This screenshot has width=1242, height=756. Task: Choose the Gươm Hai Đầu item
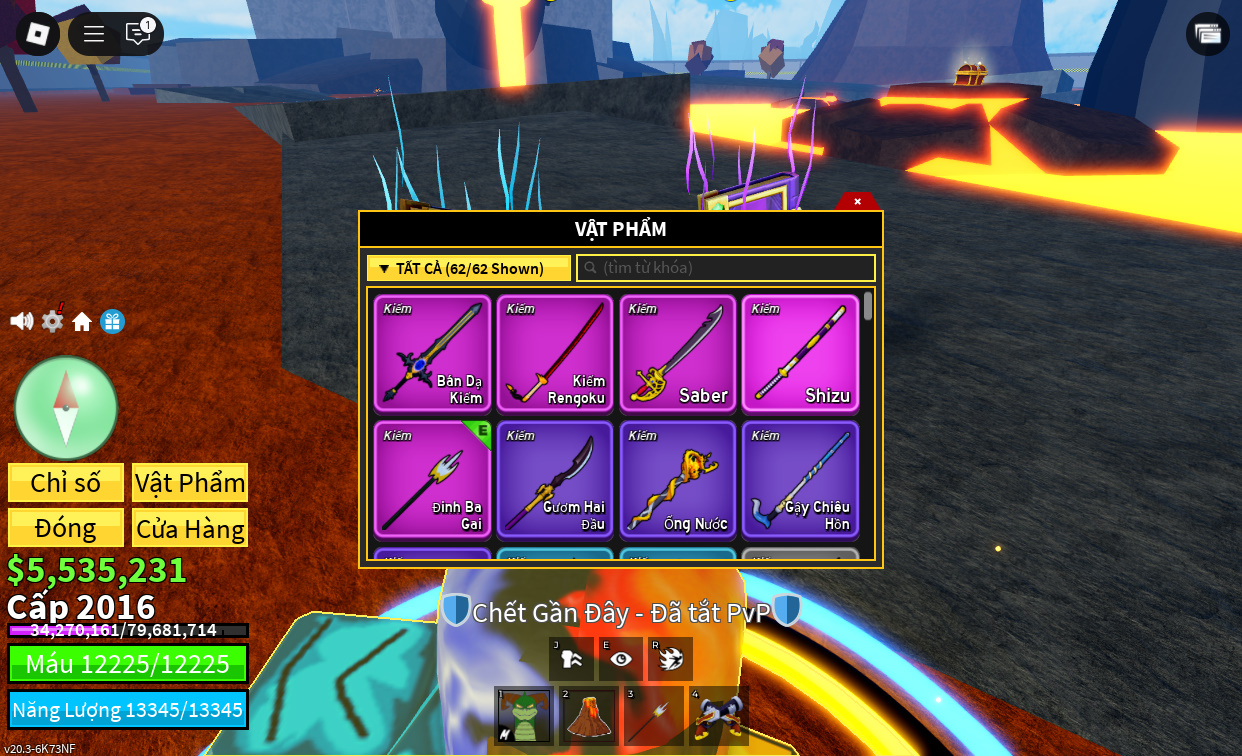pyautogui.click(x=555, y=480)
